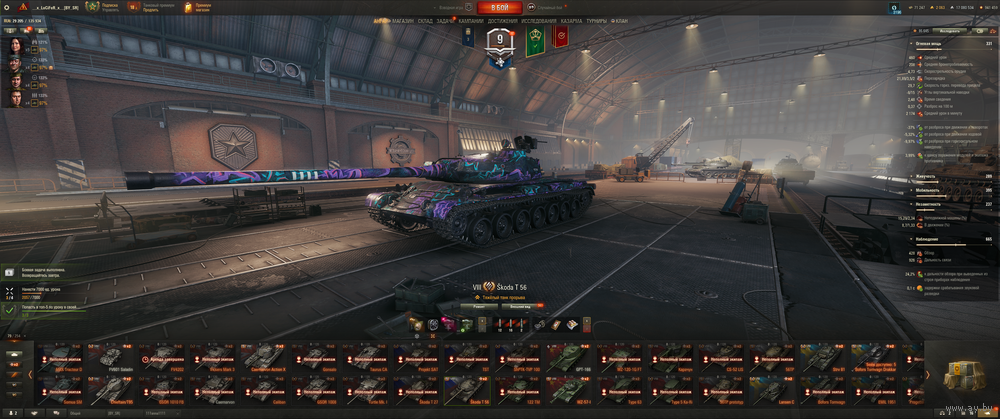This screenshot has height=419, width=1000.
Task: Open the МАГАЗИН shop tab
Action: coord(403,20)
